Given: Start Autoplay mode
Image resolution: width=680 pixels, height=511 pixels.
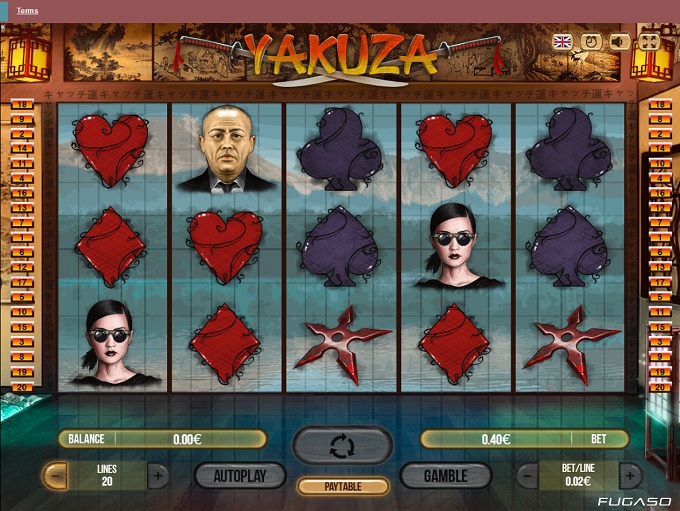Looking at the screenshot, I should [240, 476].
